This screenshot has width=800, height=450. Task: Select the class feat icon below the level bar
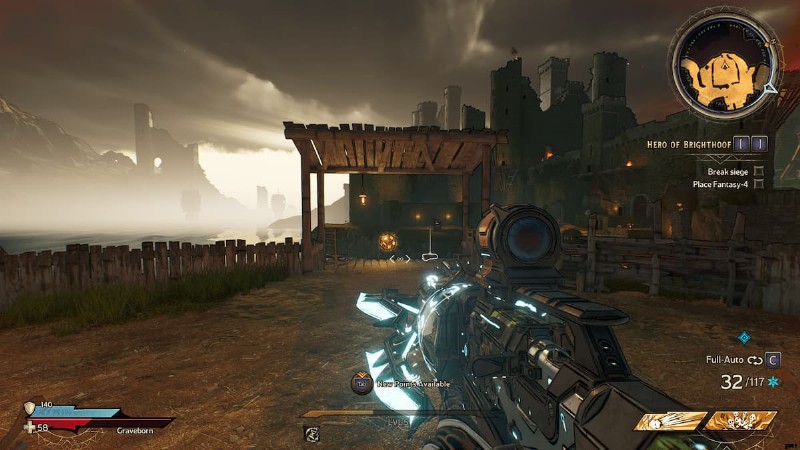pos(312,433)
